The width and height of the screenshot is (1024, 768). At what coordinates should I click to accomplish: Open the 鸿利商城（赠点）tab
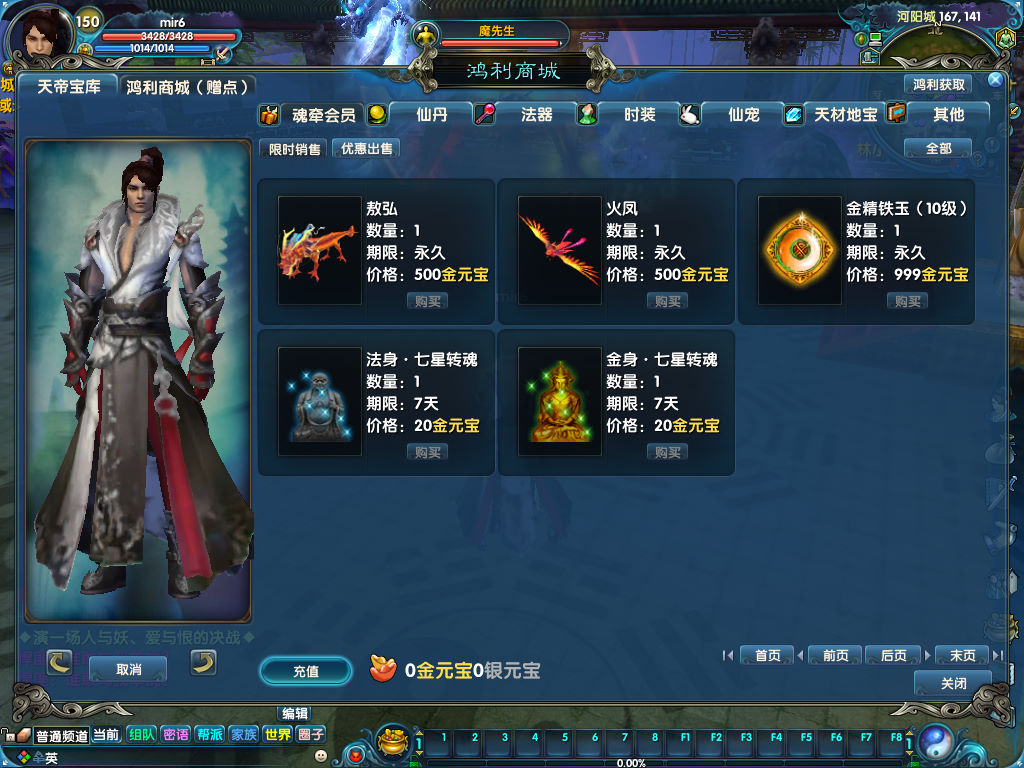coord(187,87)
